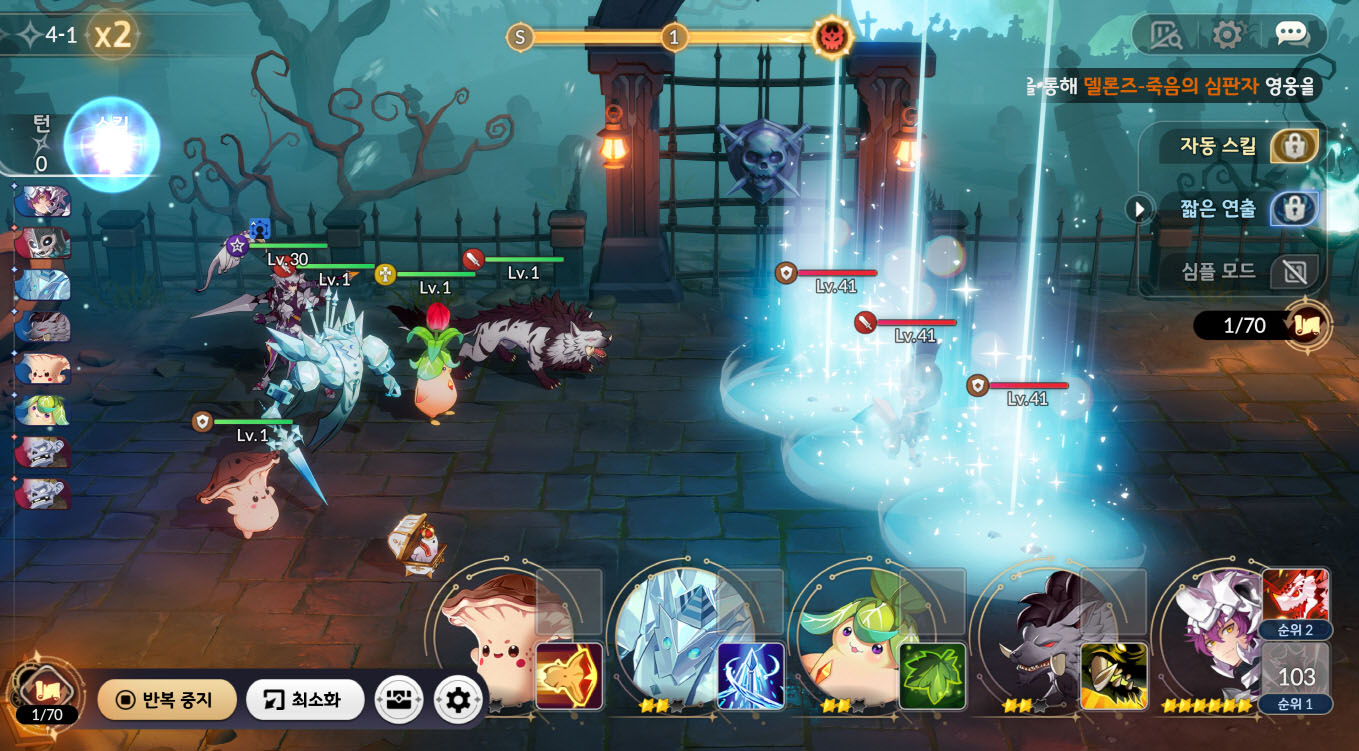This screenshot has width=1359, height=751.
Task: Activate the ice golem's blue crystal skill
Action: pos(751,675)
